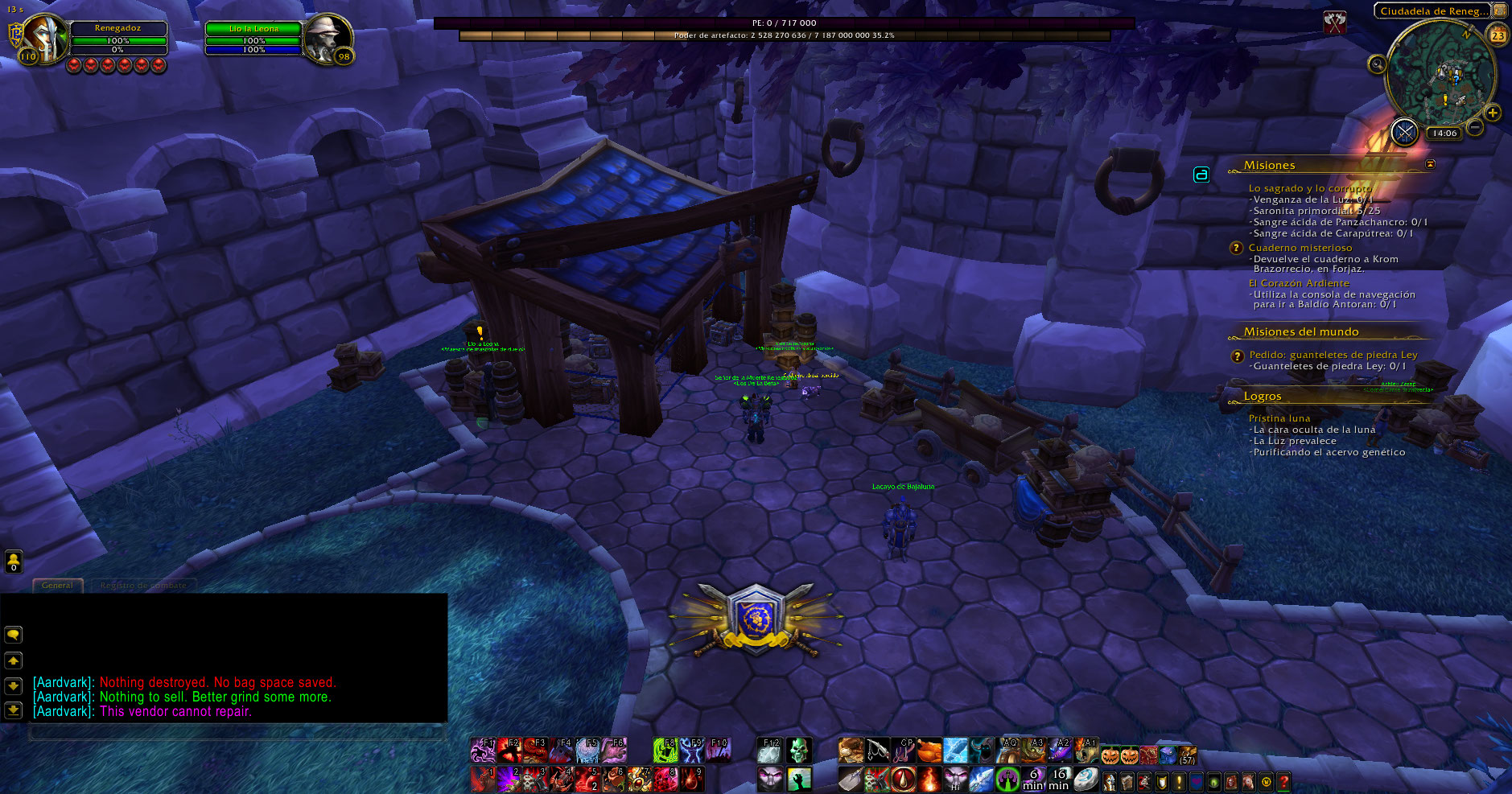Switch to the General chat tab
Image resolution: width=1512 pixels, height=794 pixels.
tap(57, 586)
